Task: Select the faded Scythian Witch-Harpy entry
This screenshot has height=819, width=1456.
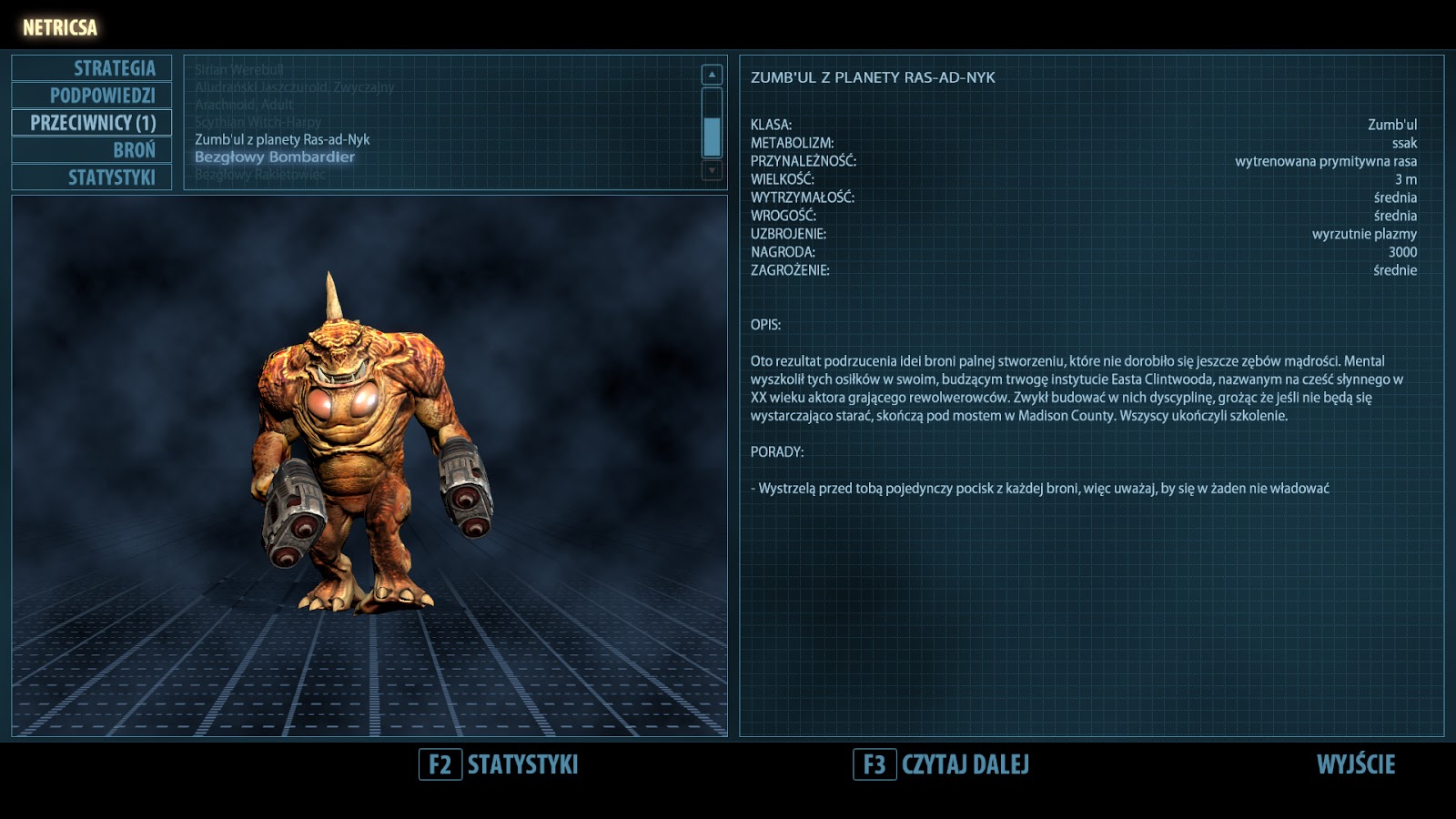Action: click(258, 122)
